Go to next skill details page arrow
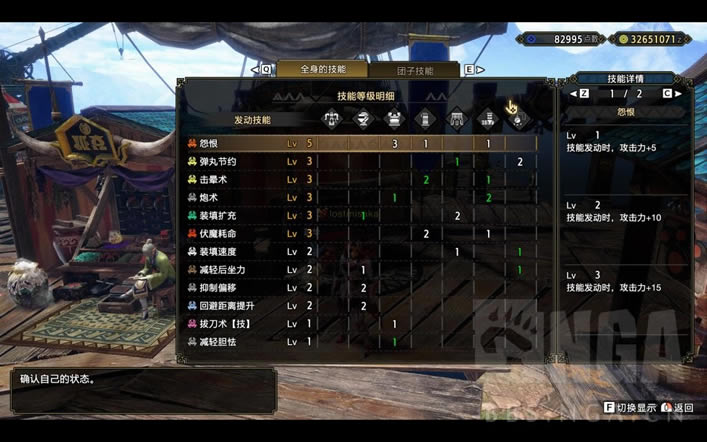The height and width of the screenshot is (442, 707). coord(680,93)
